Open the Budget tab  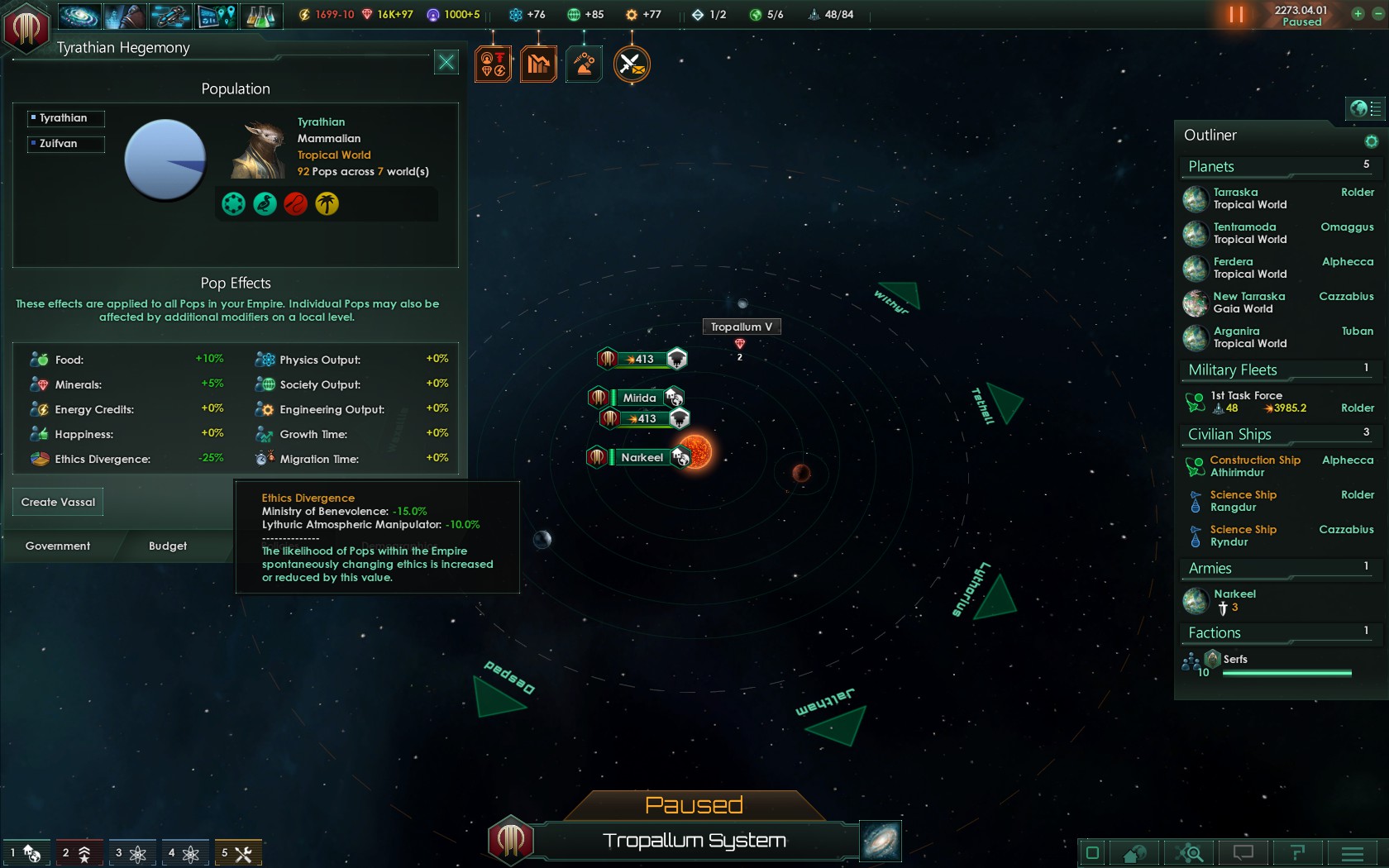[x=168, y=546]
